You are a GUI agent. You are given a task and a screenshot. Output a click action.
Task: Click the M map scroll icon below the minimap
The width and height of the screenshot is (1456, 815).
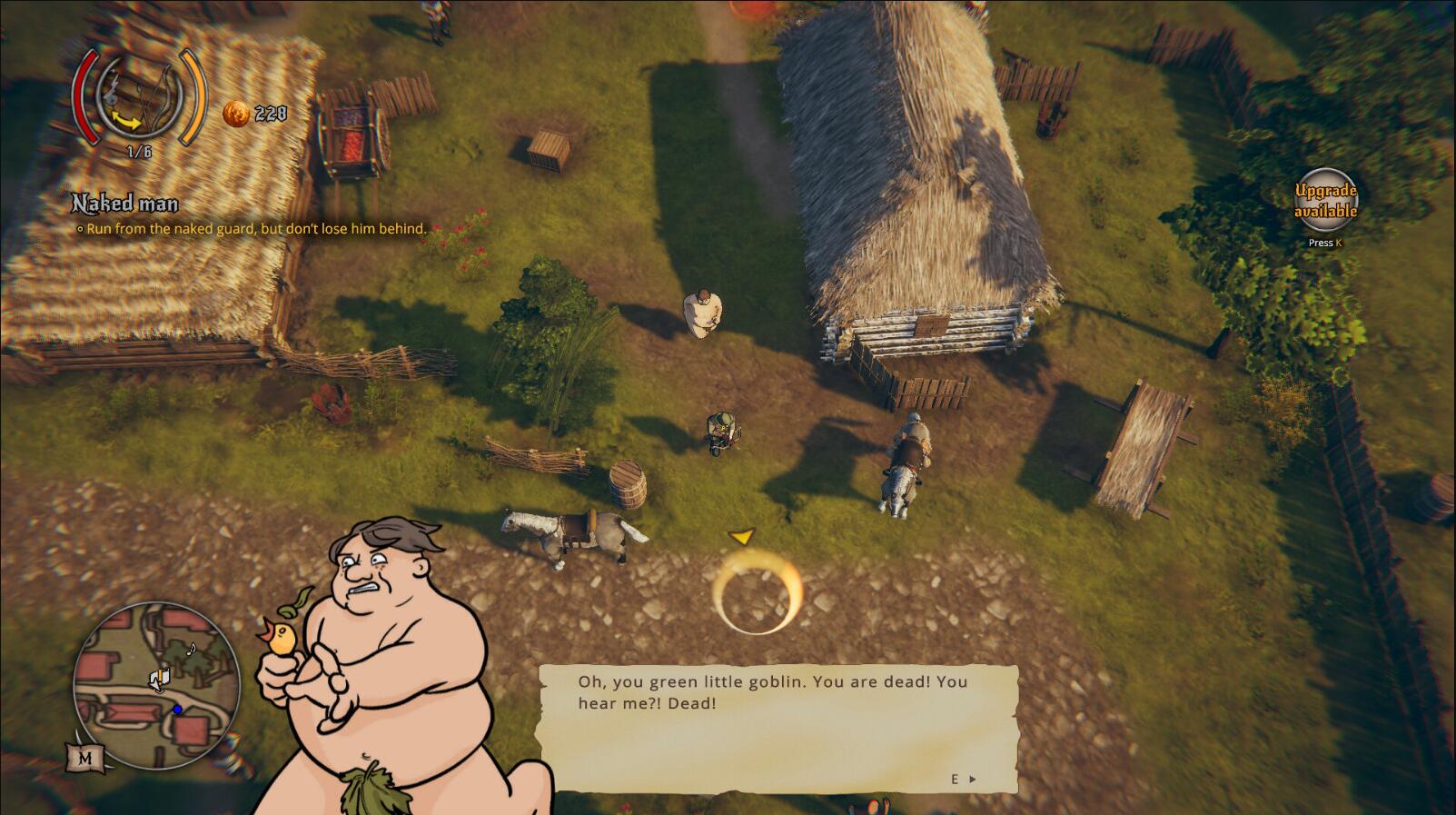click(x=85, y=756)
